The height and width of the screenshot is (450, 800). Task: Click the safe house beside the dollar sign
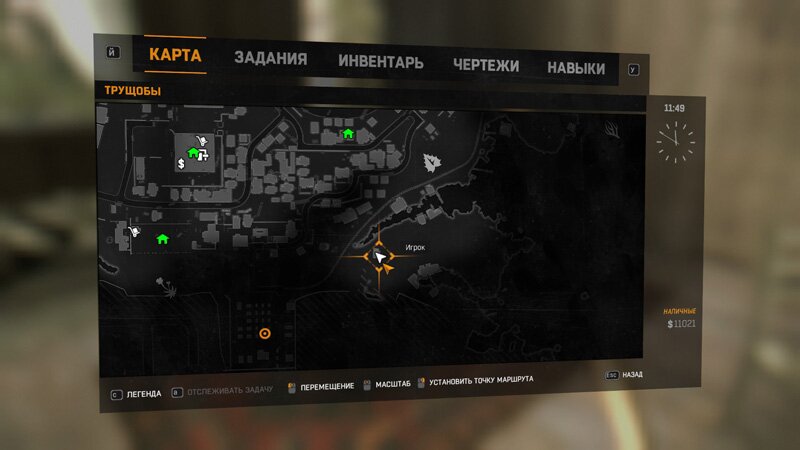pyautogui.click(x=193, y=153)
